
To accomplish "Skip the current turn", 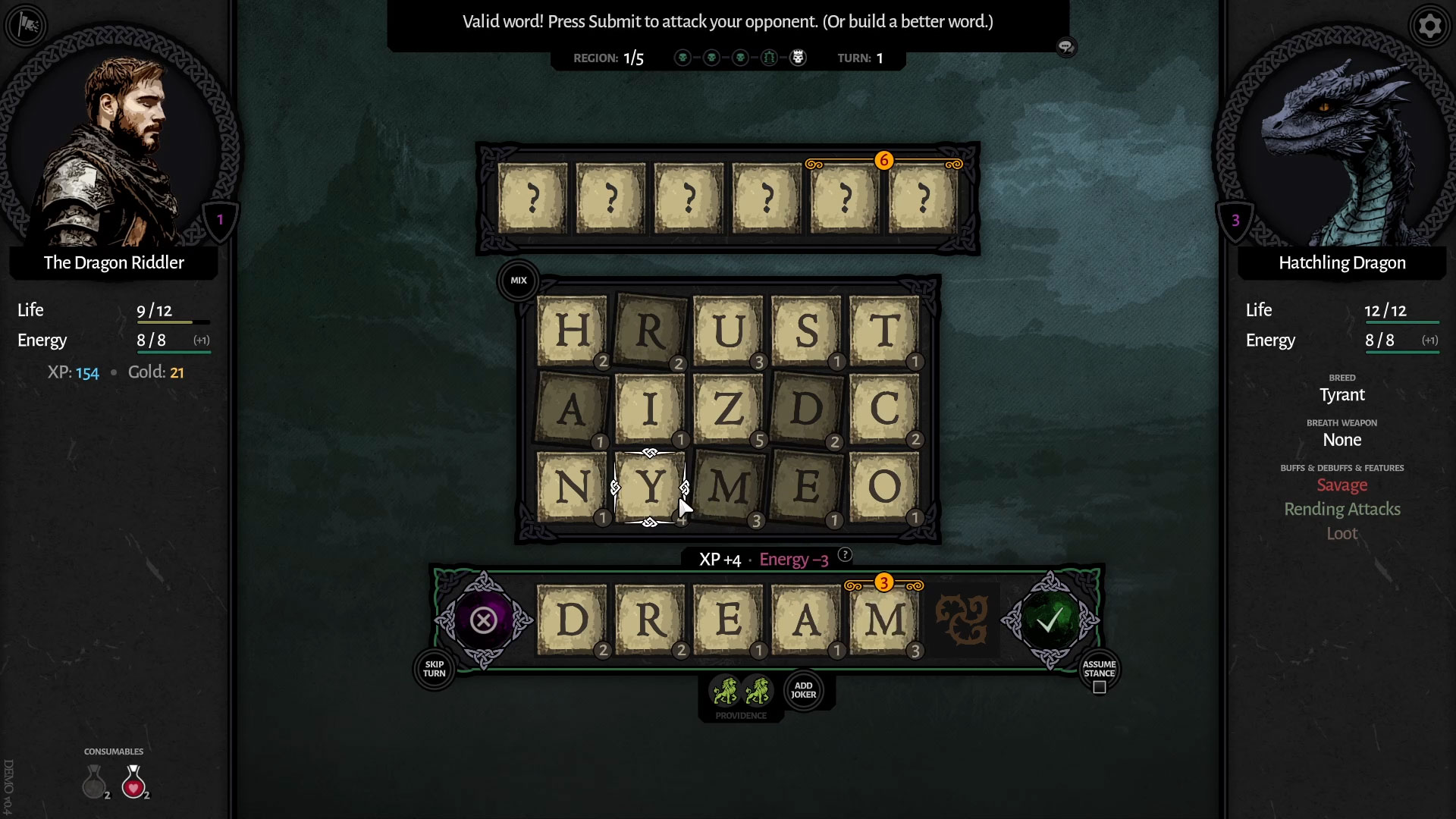I will pyautogui.click(x=435, y=669).
